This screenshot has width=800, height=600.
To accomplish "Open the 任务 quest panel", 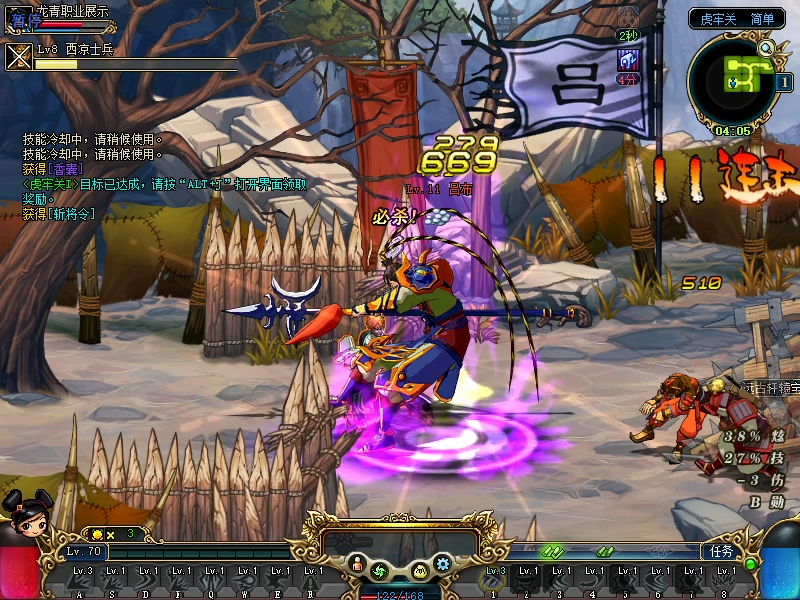I will point(720,551).
